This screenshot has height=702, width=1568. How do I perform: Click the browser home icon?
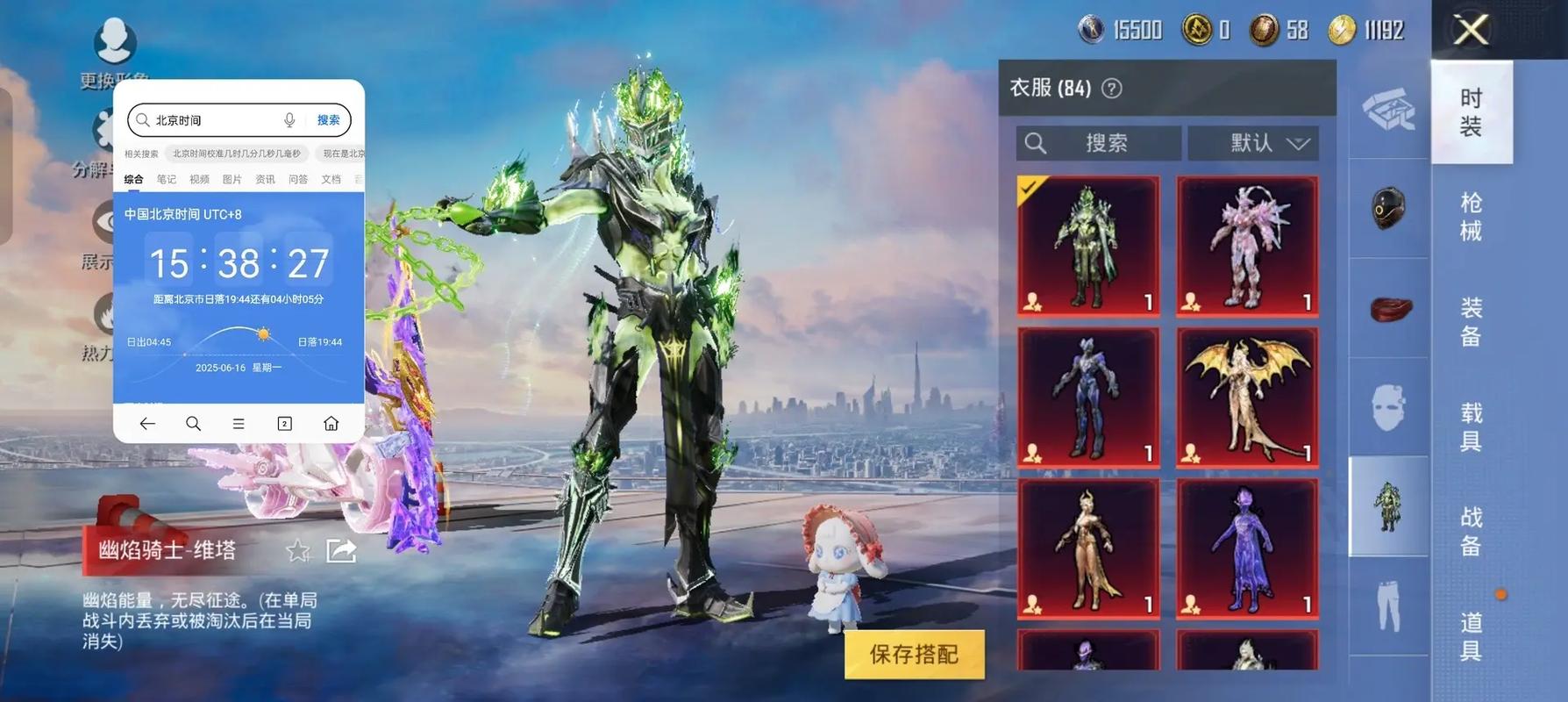[x=330, y=422]
